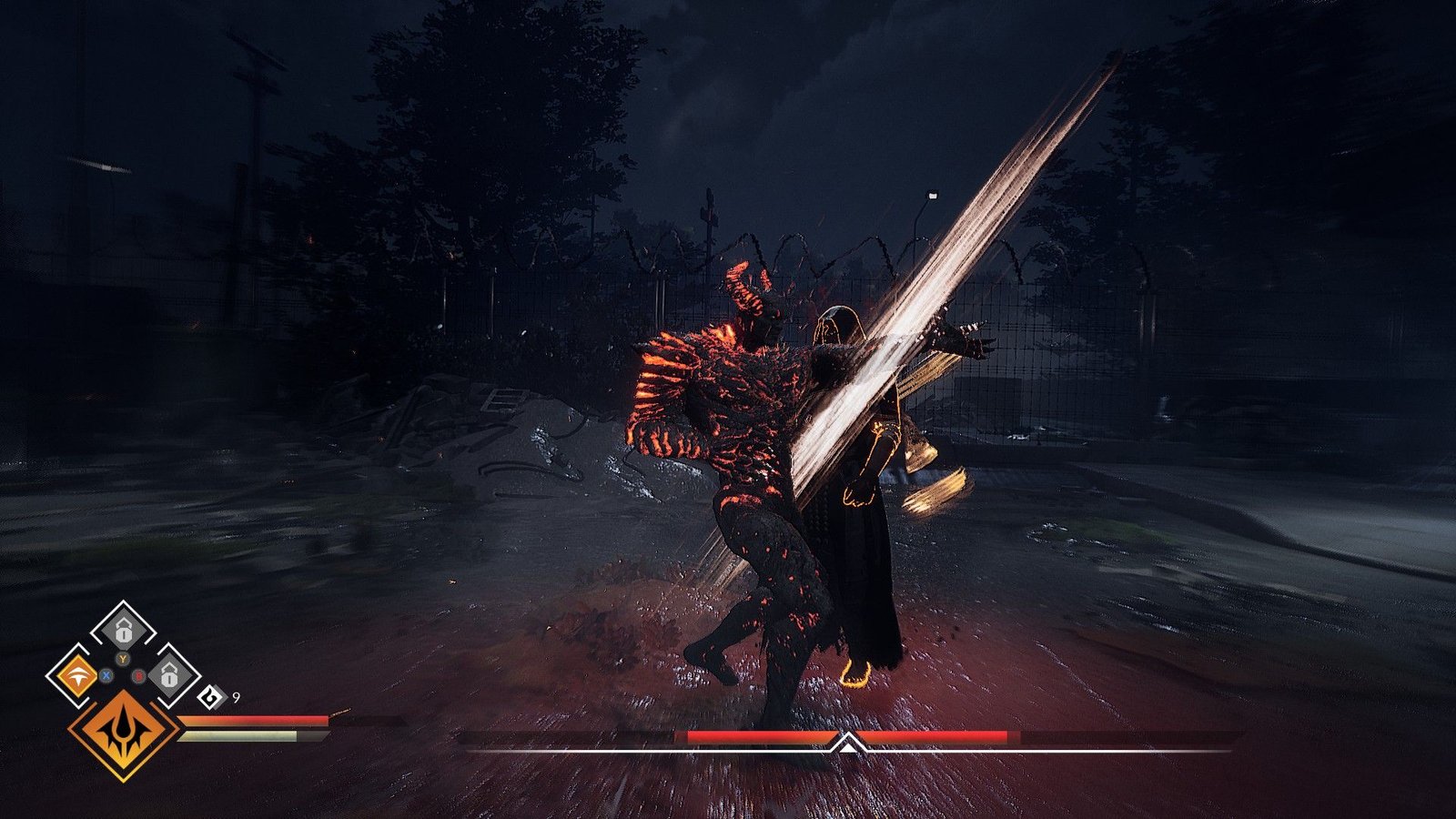
Task: Select the large orange flame crest emblem
Action: 123,733
